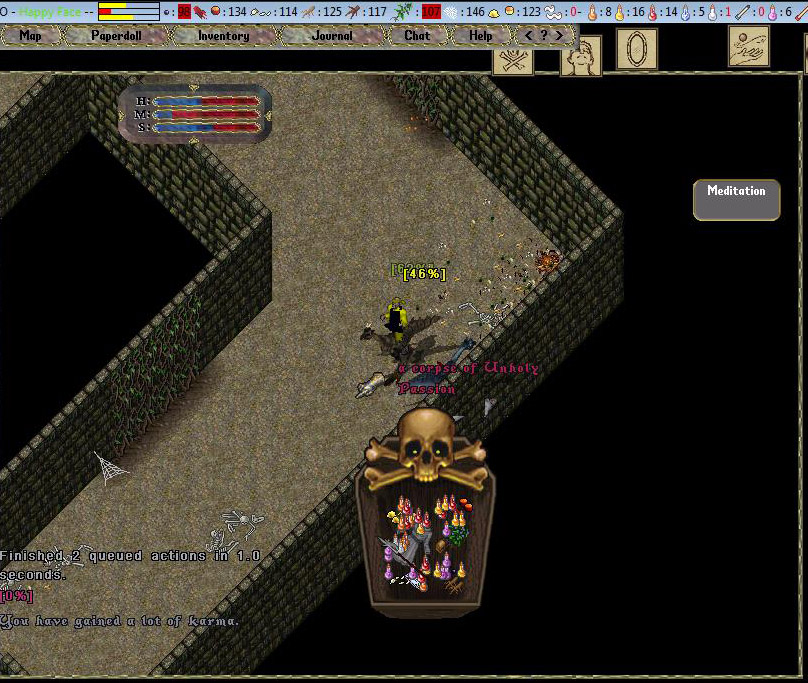Image resolution: width=808 pixels, height=683 pixels.
Task: Open the Journal
Action: 332,35
